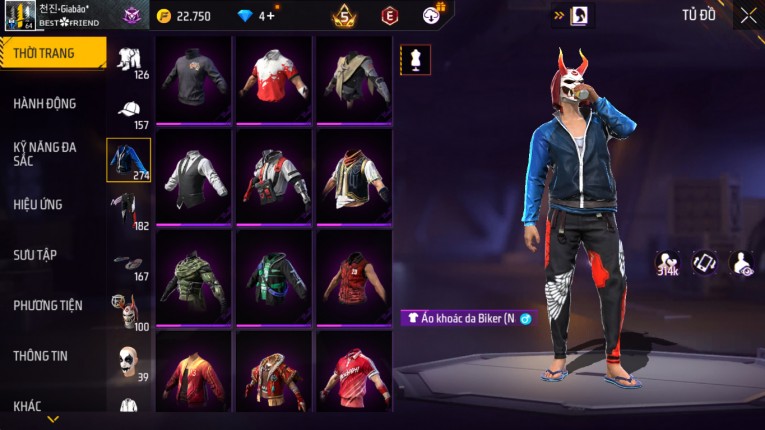Choose the cap category with 157 items

tap(129, 111)
